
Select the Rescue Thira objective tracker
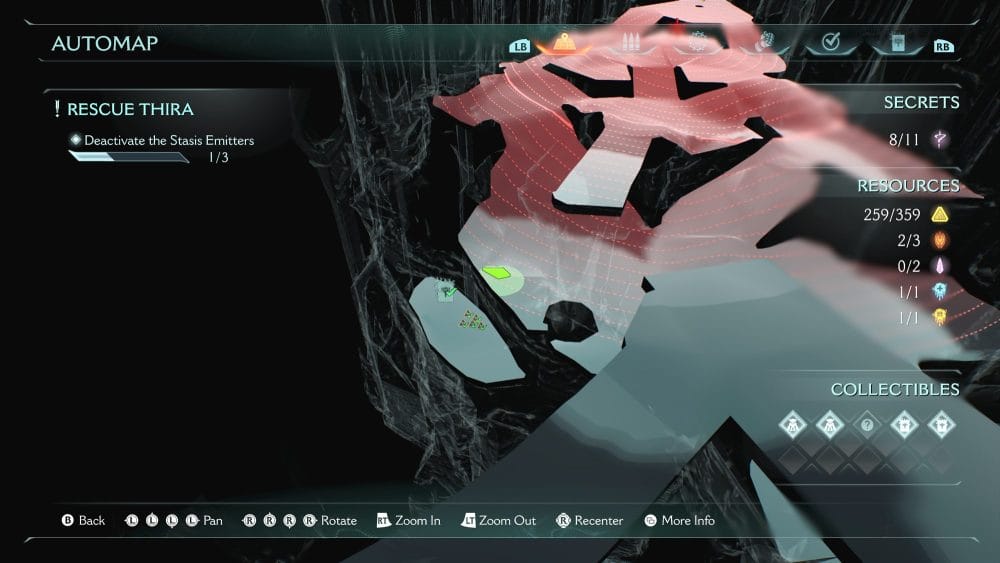click(130, 109)
